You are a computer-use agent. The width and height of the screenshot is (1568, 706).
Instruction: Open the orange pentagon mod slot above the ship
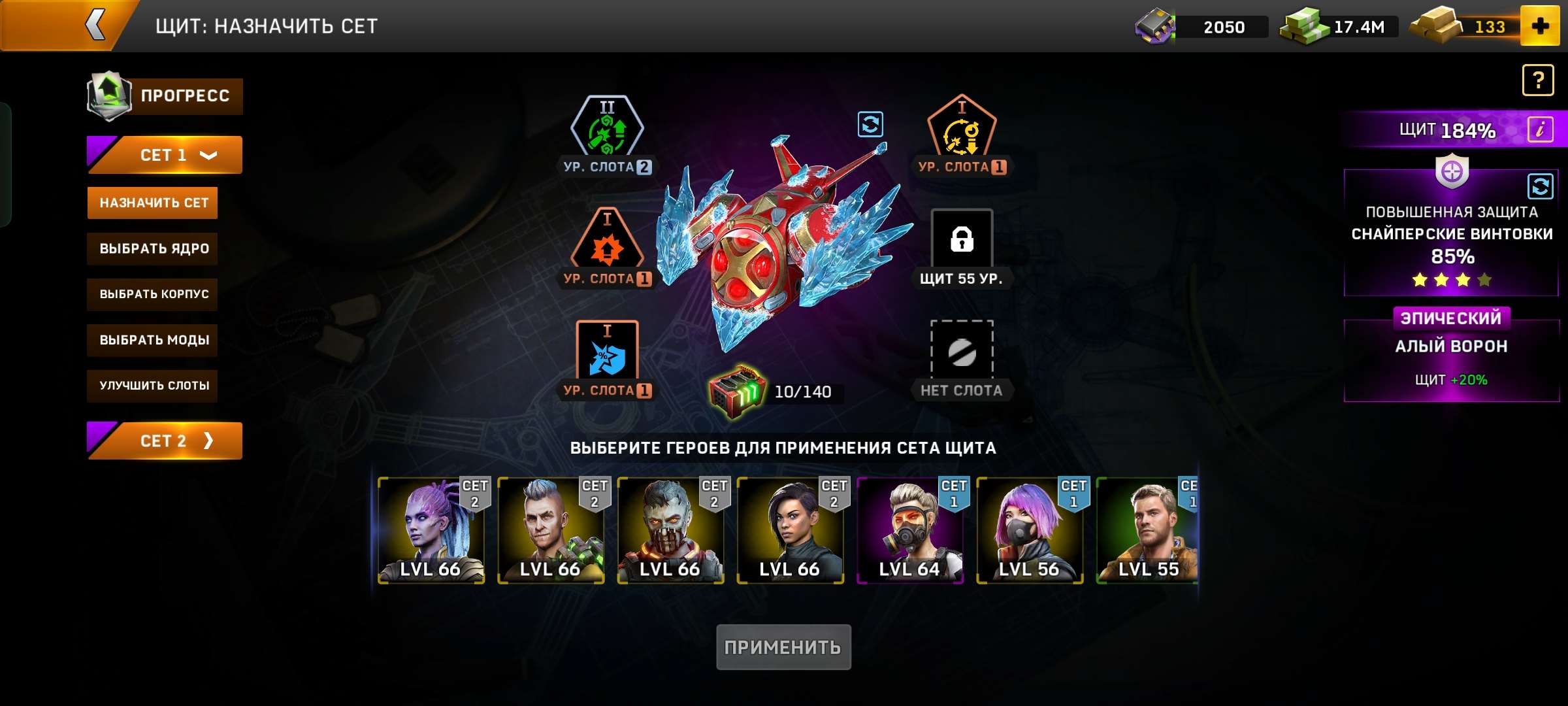(960, 127)
